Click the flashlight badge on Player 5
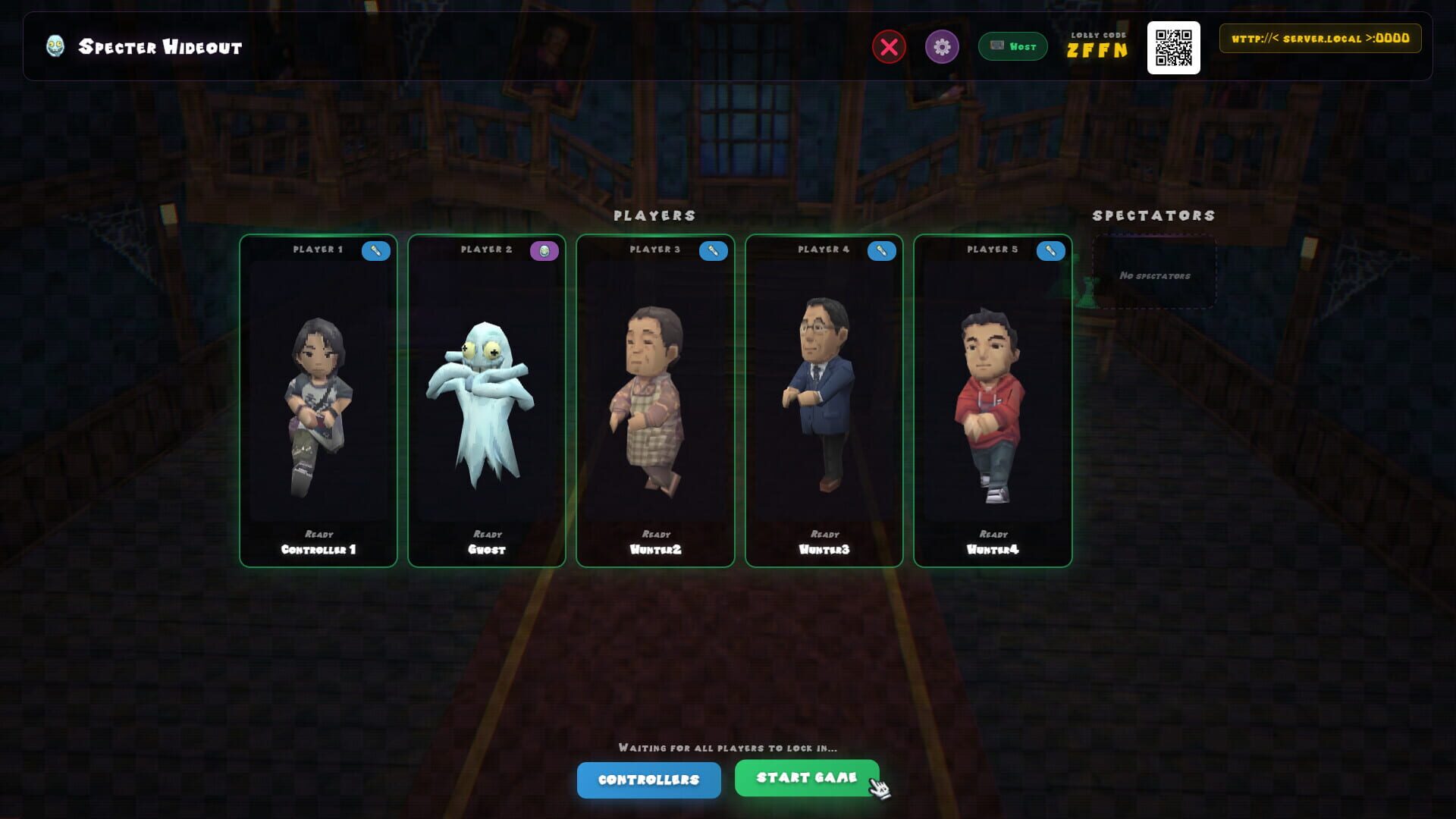Viewport: 1456px width, 819px height. 1050,251
